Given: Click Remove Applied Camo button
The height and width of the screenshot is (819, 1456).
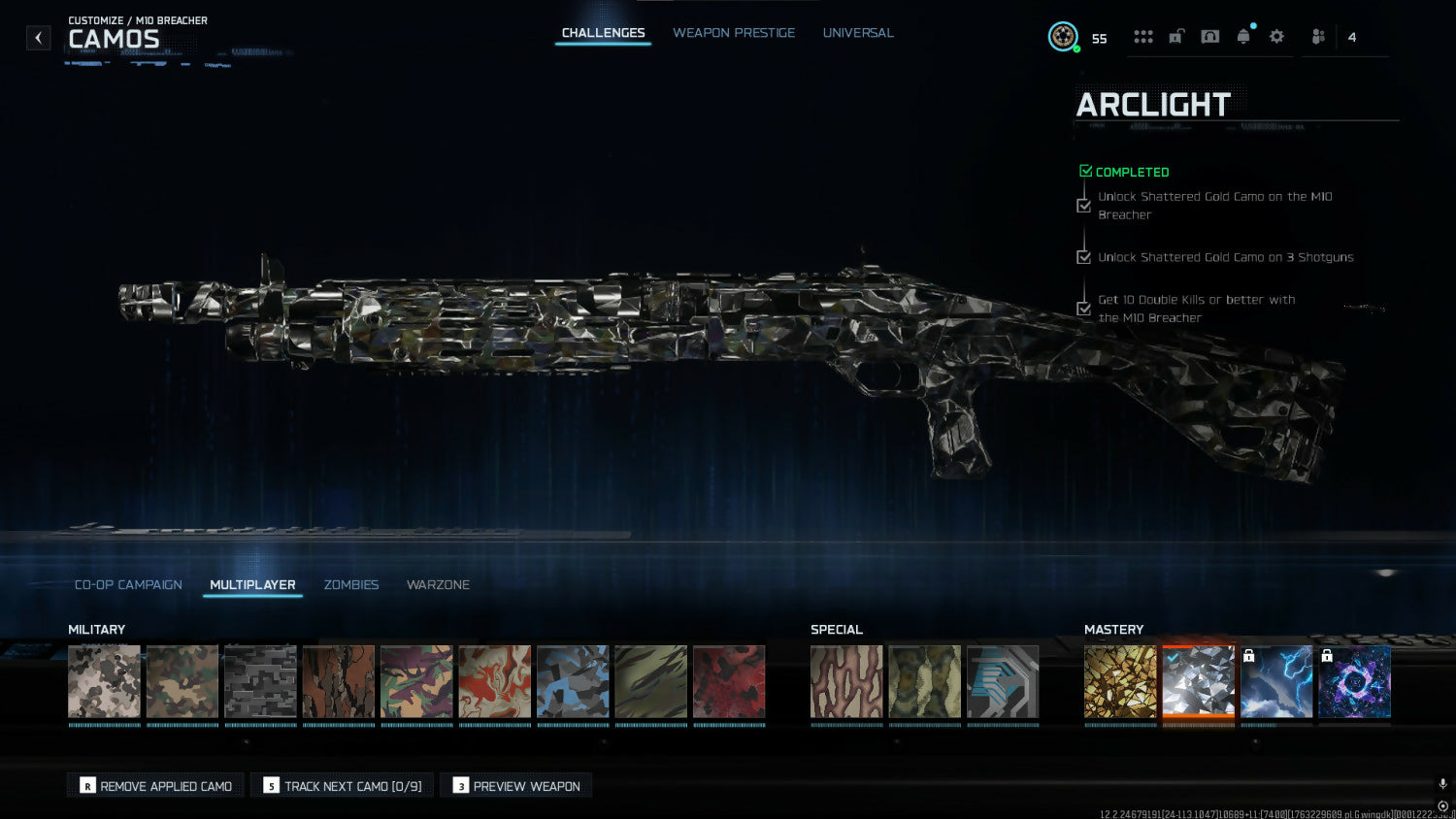Looking at the screenshot, I should [156, 786].
